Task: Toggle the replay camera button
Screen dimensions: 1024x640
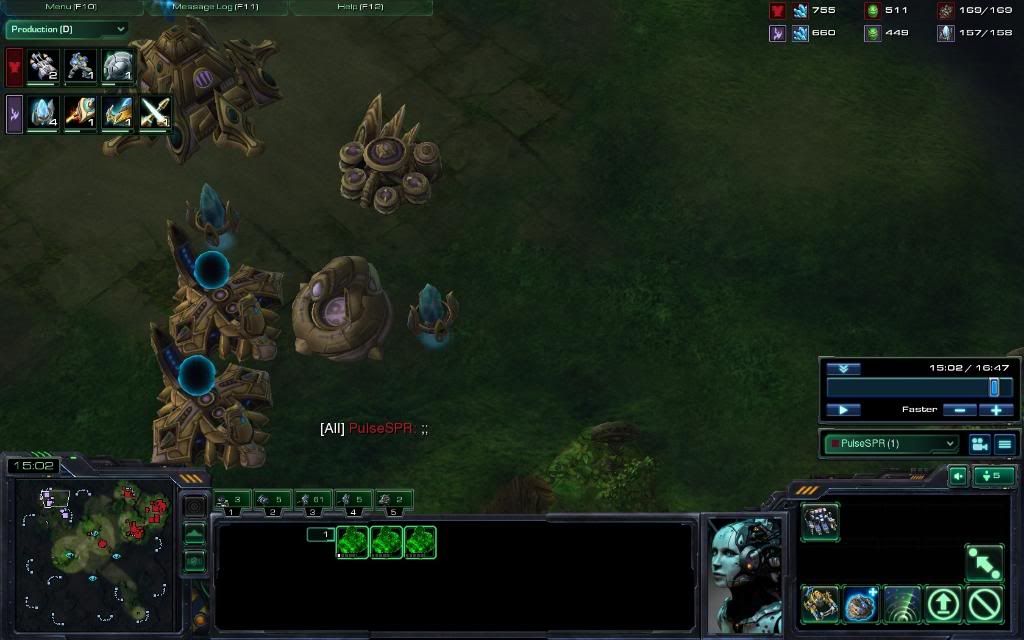Action: coord(978,443)
